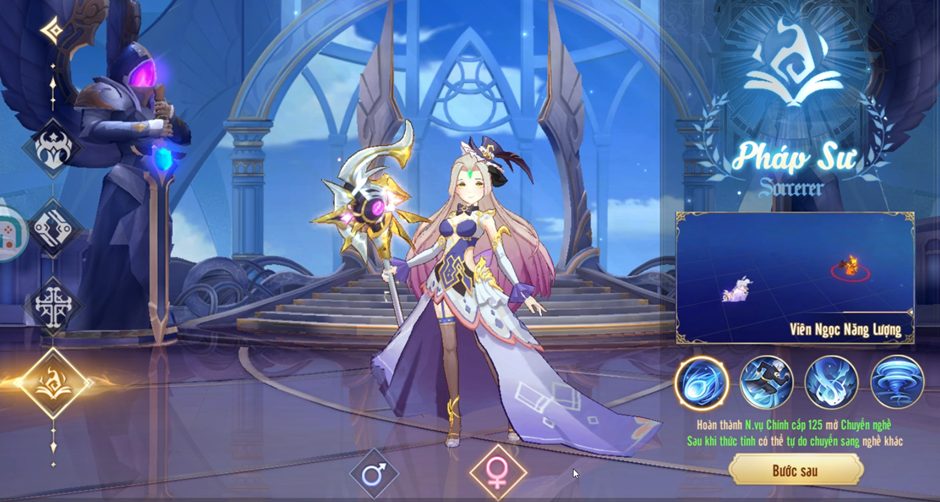This screenshot has height=502, width=940.
Task: Select the angular arrows class icon
Action: [52, 228]
